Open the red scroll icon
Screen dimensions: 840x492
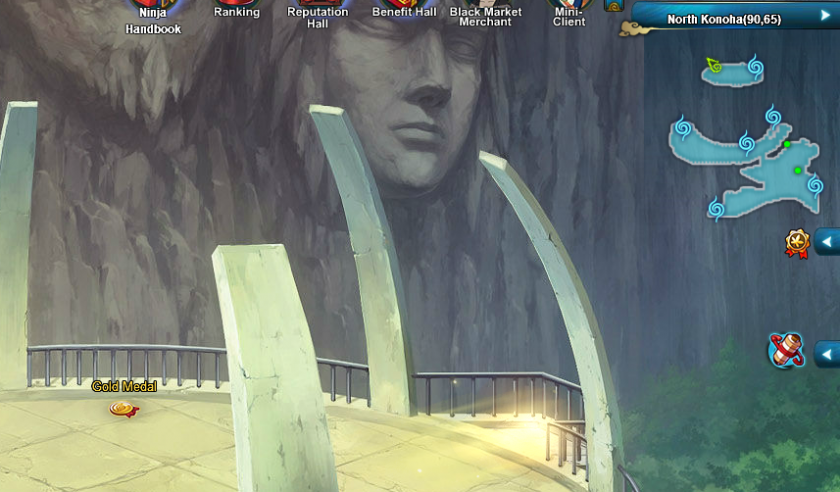tap(787, 351)
